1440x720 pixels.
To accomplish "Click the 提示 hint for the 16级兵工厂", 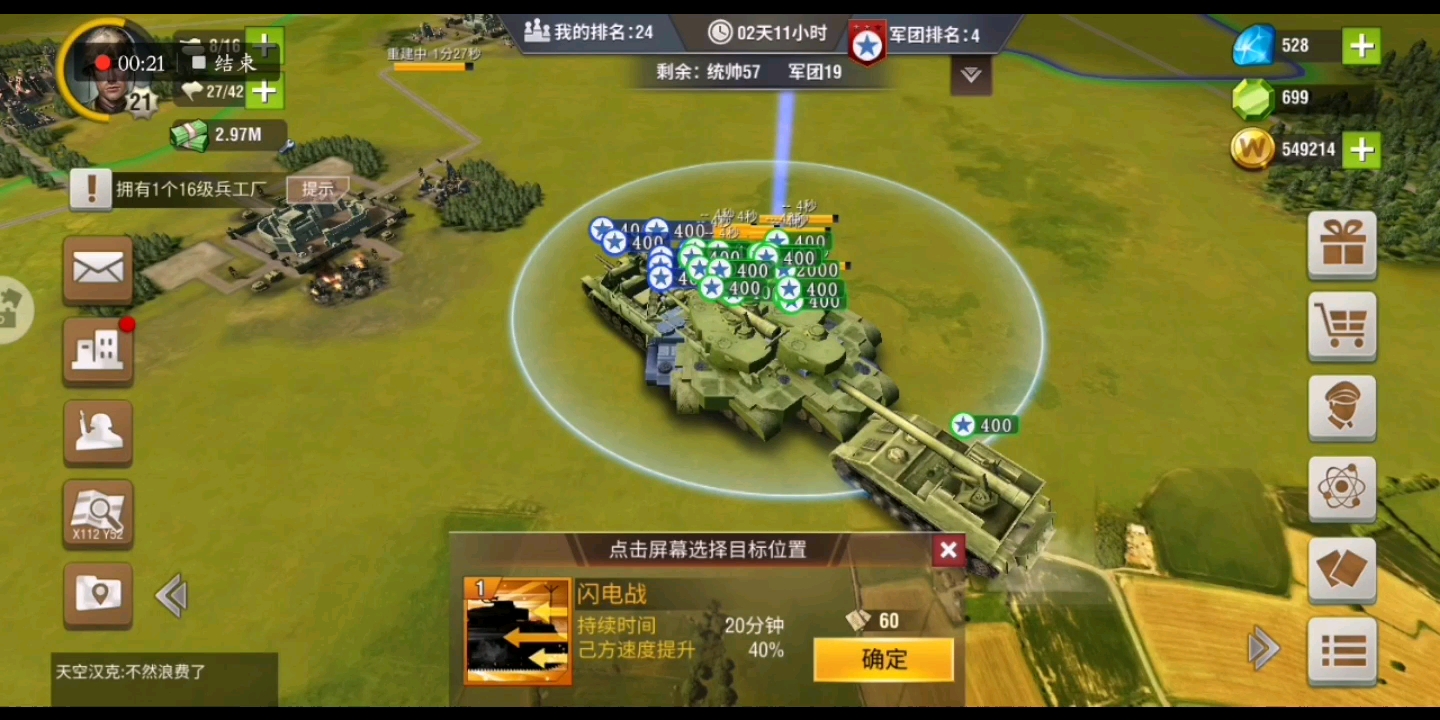I will click(317, 187).
